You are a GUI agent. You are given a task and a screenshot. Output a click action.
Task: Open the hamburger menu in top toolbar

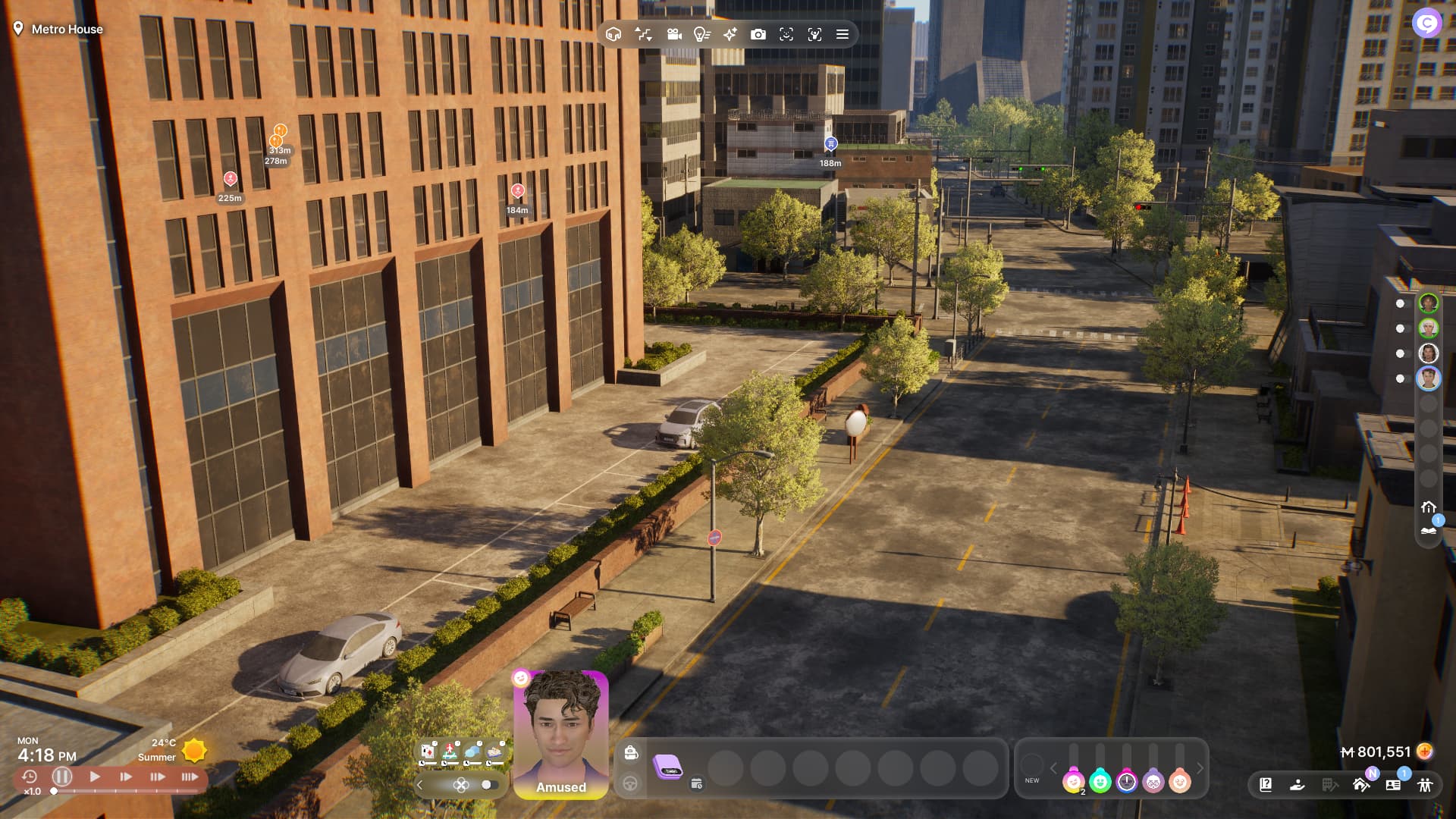tap(842, 34)
